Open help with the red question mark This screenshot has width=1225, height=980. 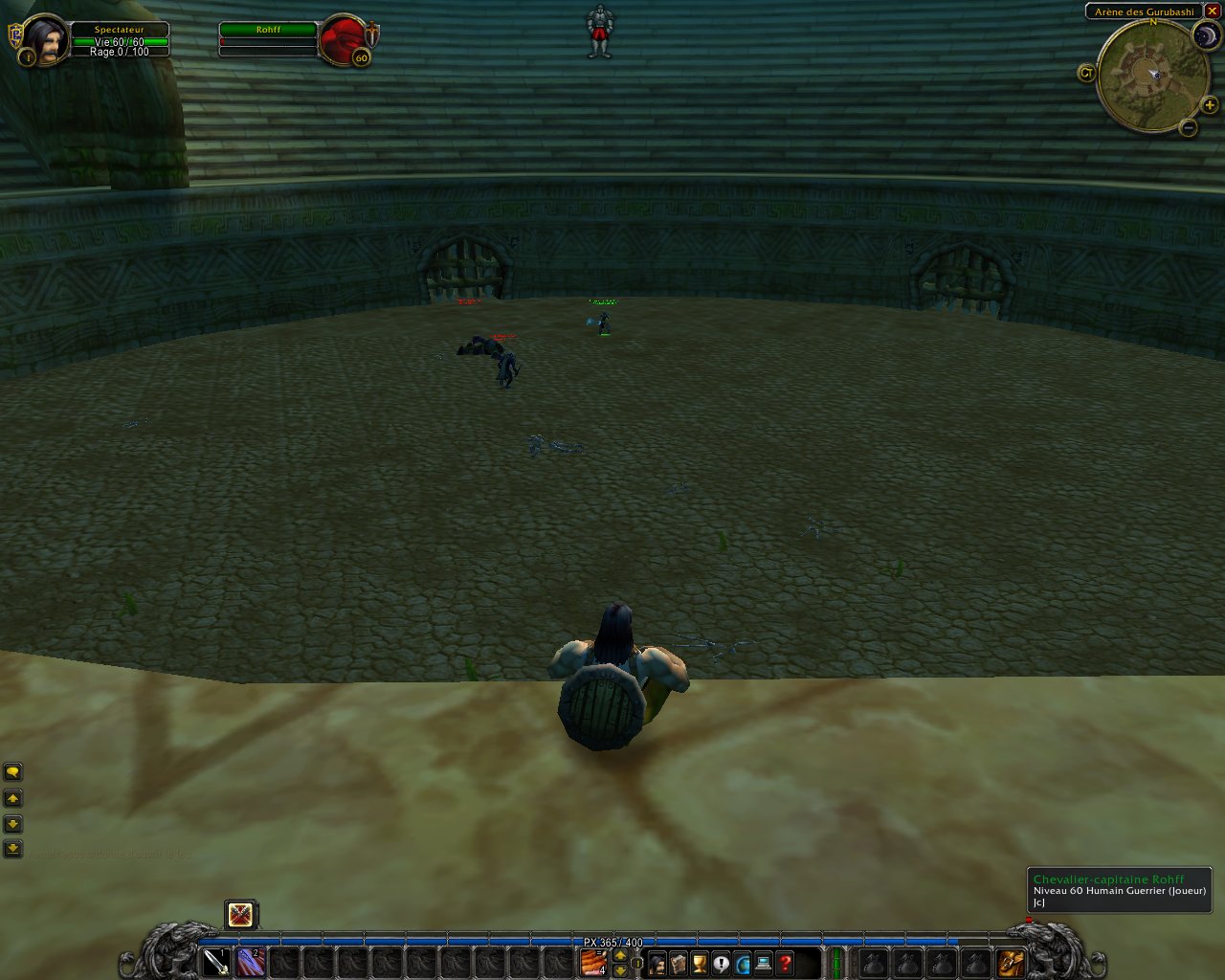pyautogui.click(x=786, y=963)
